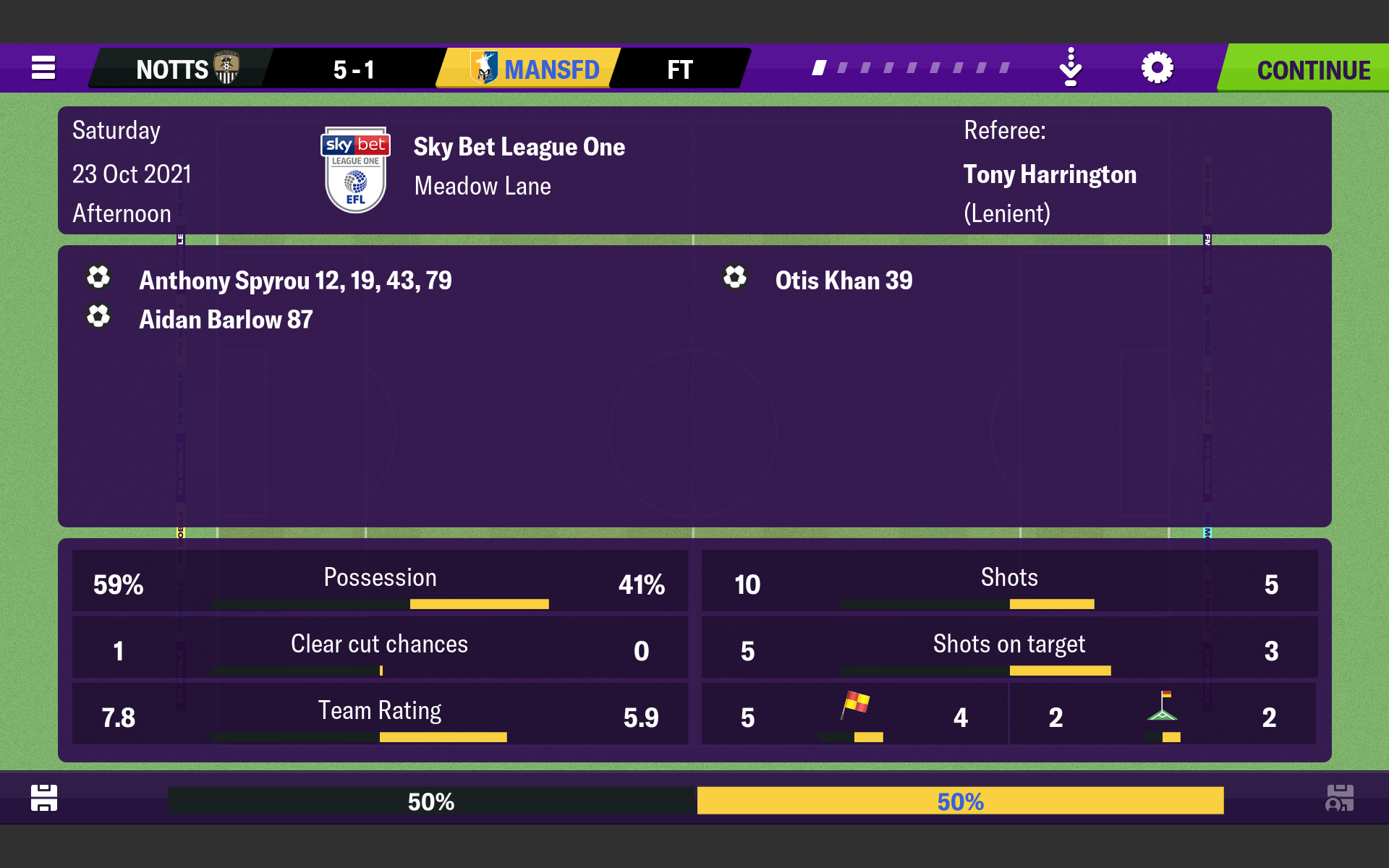This screenshot has width=1389, height=868.
Task: Open goalscorer Aidan Barlow's entry
Action: [x=226, y=320]
